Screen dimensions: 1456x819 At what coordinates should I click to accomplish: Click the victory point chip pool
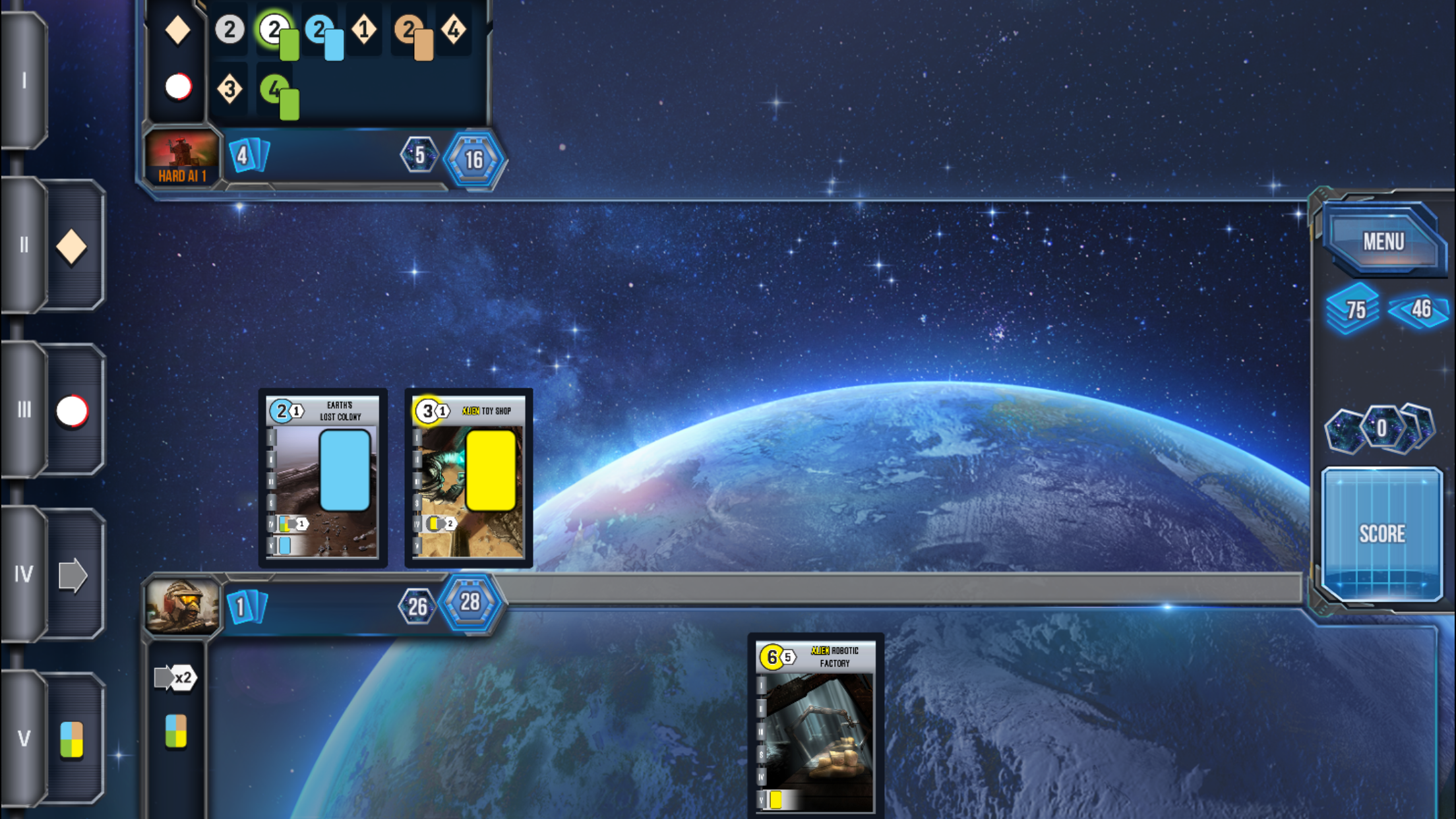click(x=1381, y=429)
